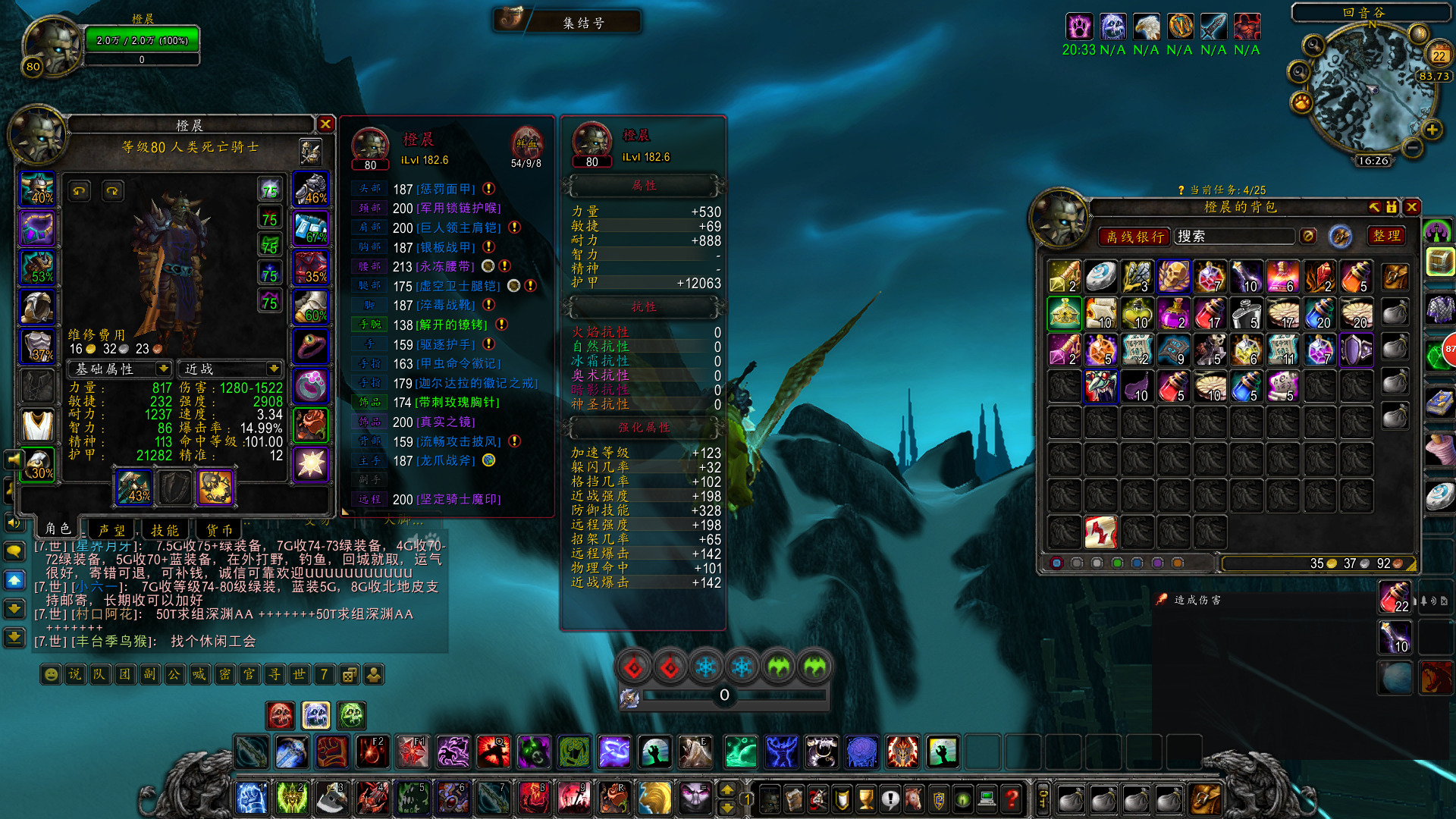Image resolution: width=1456 pixels, height=819 pixels.
Task: Open the 技能 skills tab
Action: point(165,530)
